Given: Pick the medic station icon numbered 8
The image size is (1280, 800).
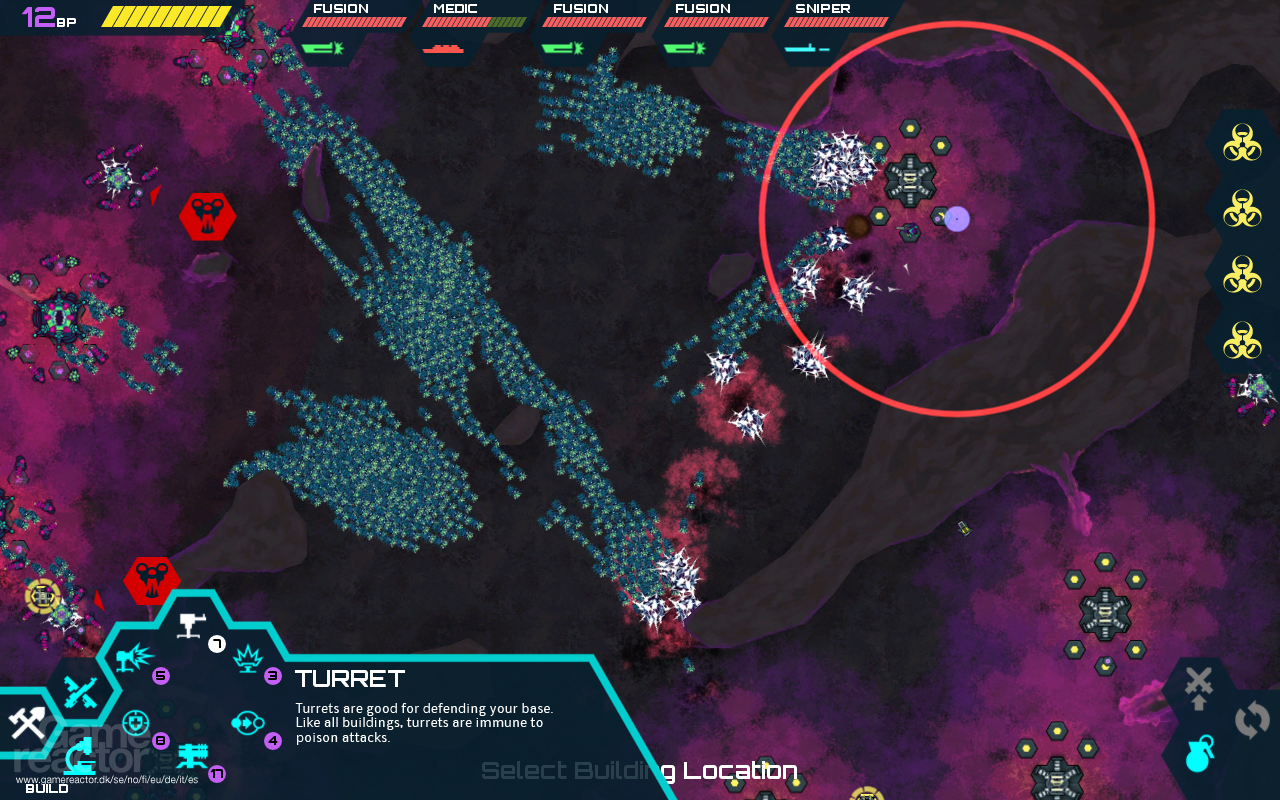Looking at the screenshot, I should pos(135,722).
